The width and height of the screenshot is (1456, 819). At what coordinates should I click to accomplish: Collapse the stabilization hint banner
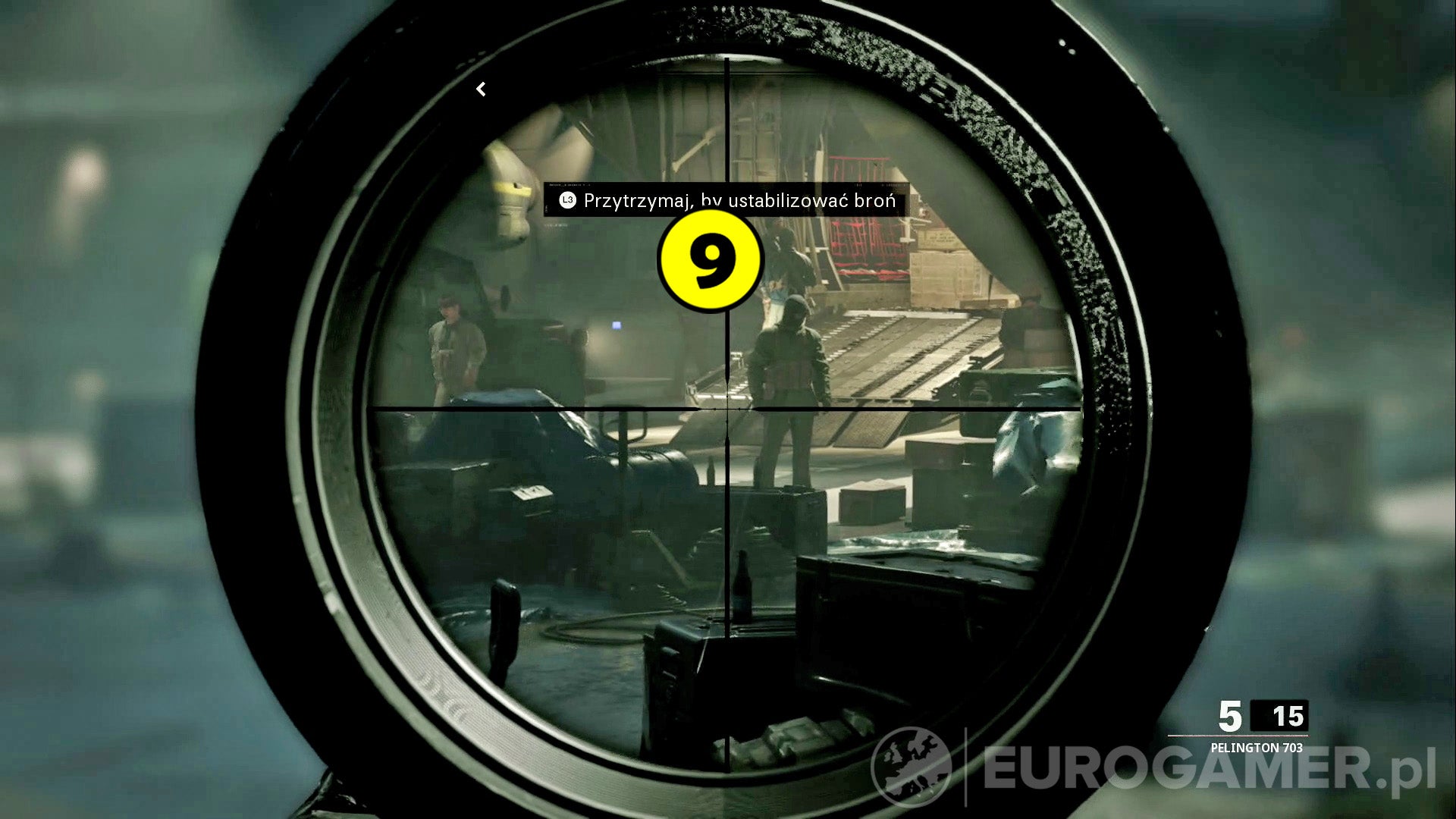[x=728, y=202]
